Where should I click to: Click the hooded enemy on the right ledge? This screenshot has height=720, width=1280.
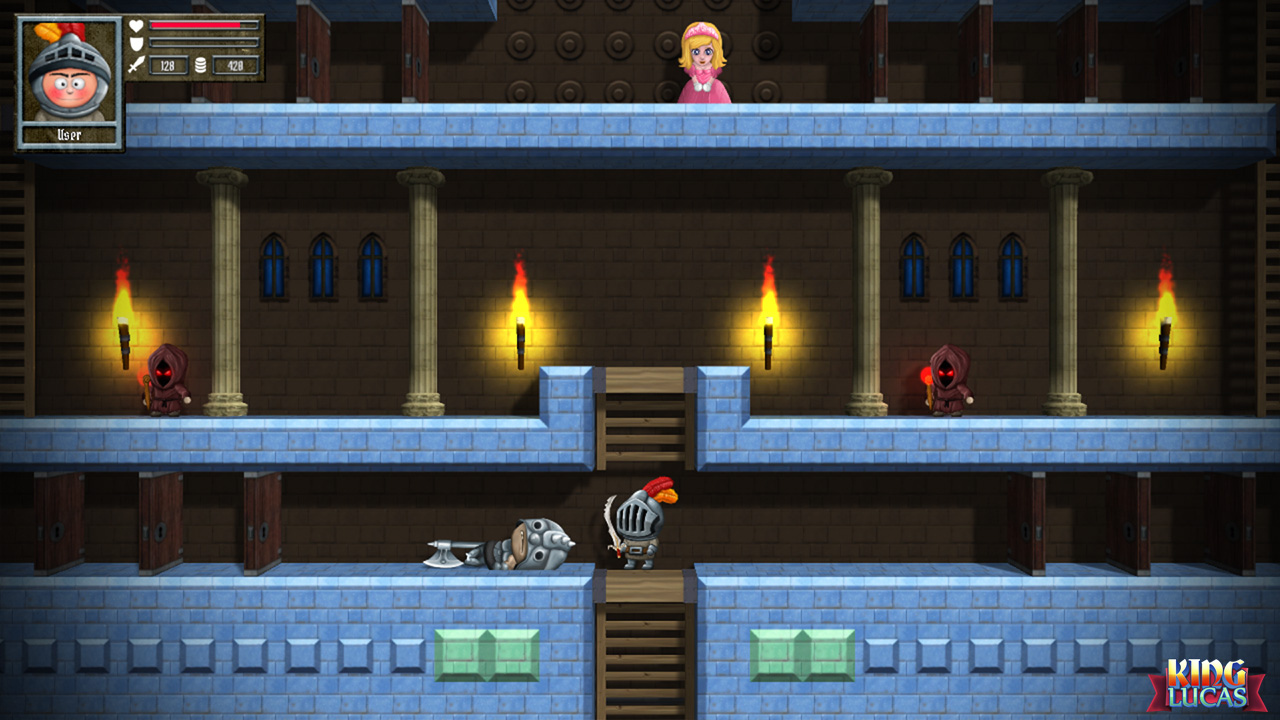pyautogui.click(x=946, y=383)
